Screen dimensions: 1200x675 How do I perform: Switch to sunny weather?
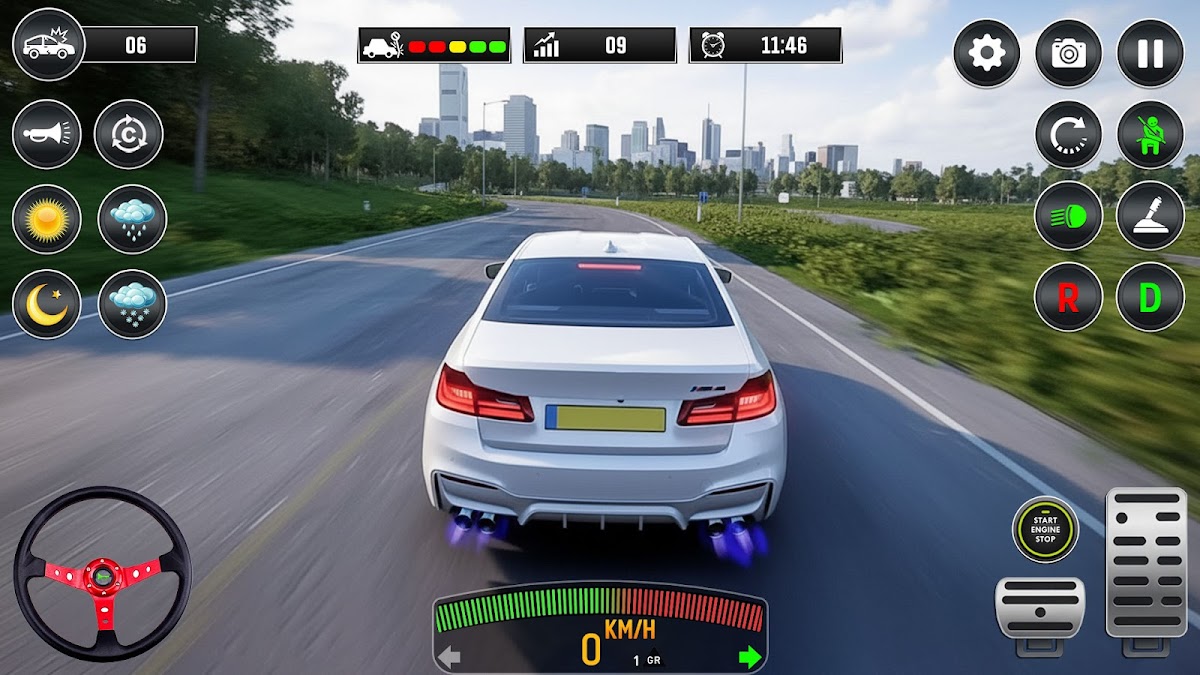coord(47,219)
